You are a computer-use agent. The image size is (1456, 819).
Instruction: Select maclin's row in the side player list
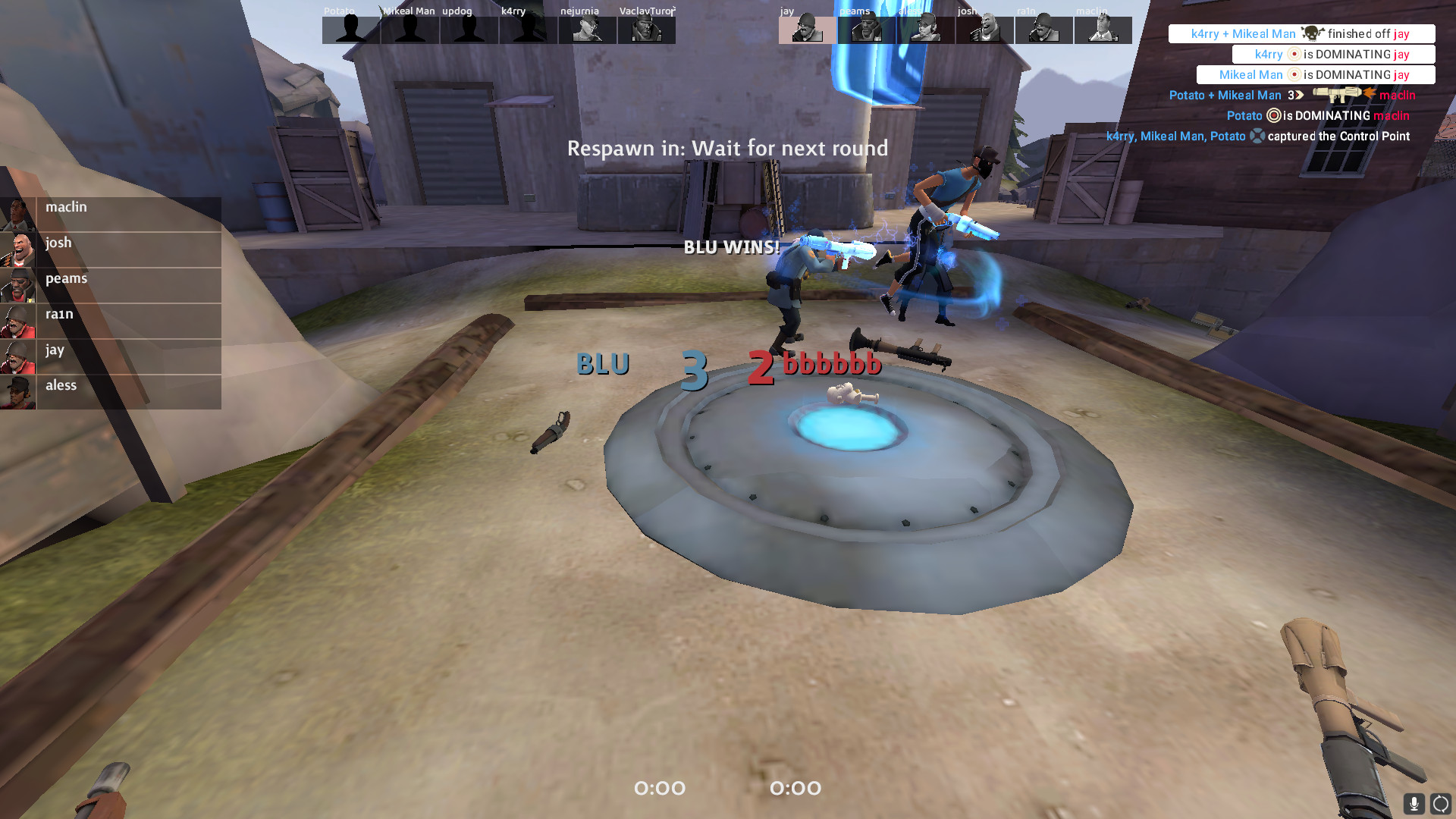[x=111, y=214]
